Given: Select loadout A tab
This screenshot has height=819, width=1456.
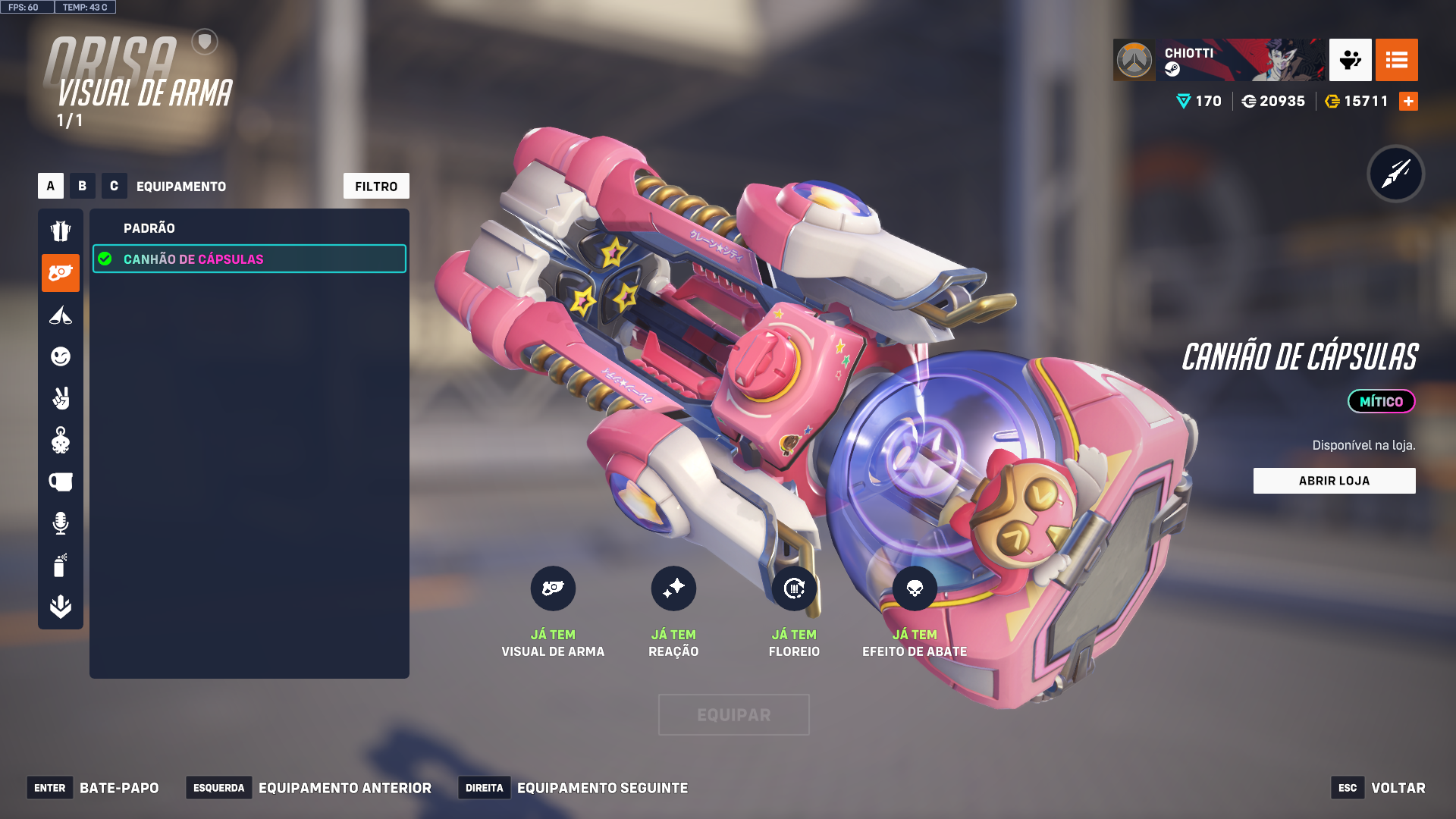Looking at the screenshot, I should pyautogui.click(x=51, y=186).
